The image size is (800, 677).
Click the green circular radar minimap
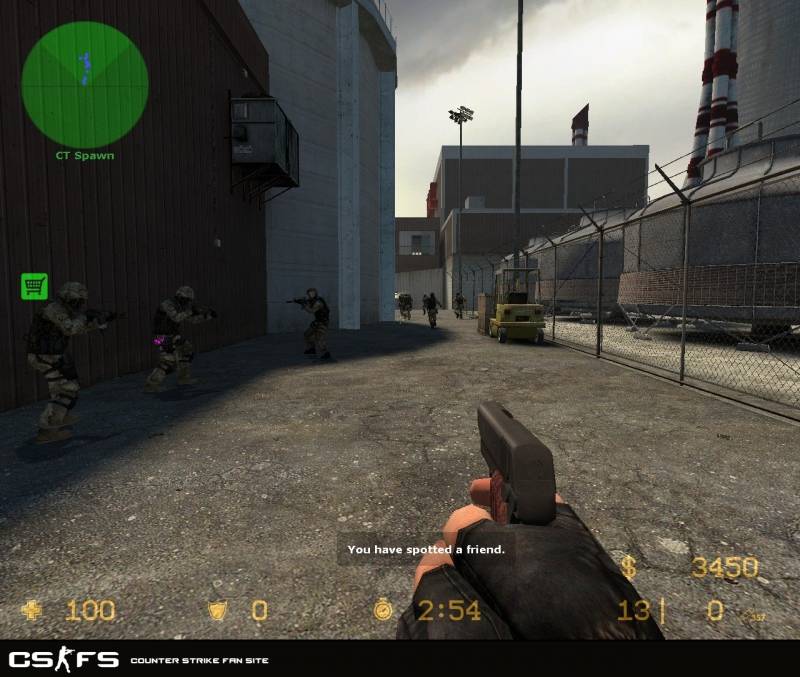[84, 85]
